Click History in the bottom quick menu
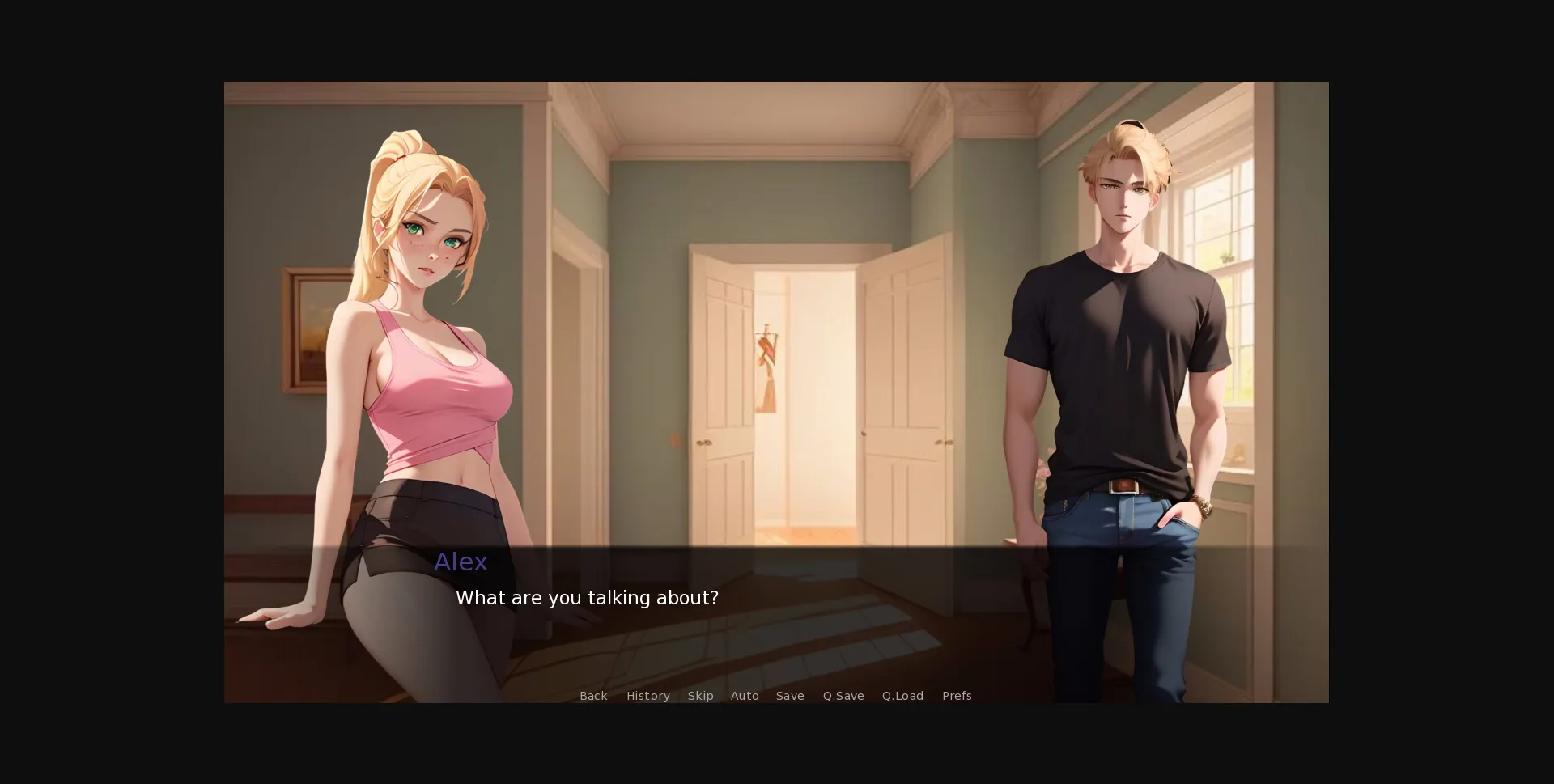Screen dimensions: 1554x784 pos(647,696)
